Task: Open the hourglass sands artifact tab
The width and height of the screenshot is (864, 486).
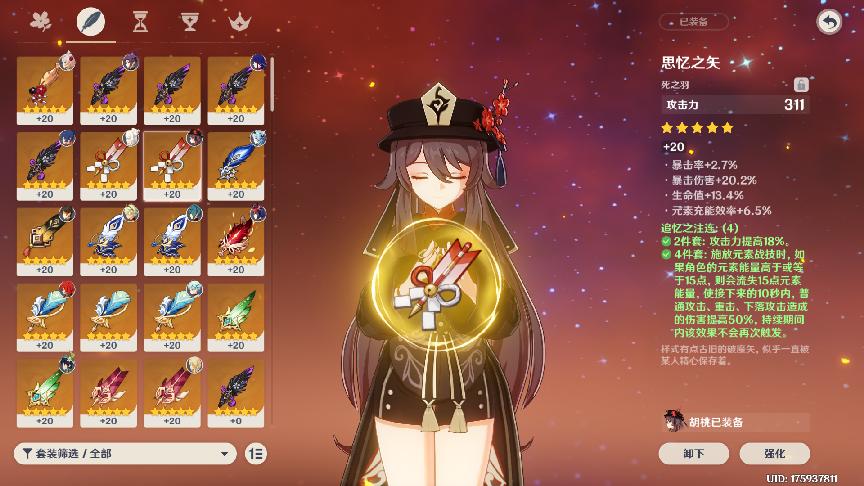Action: tap(141, 22)
